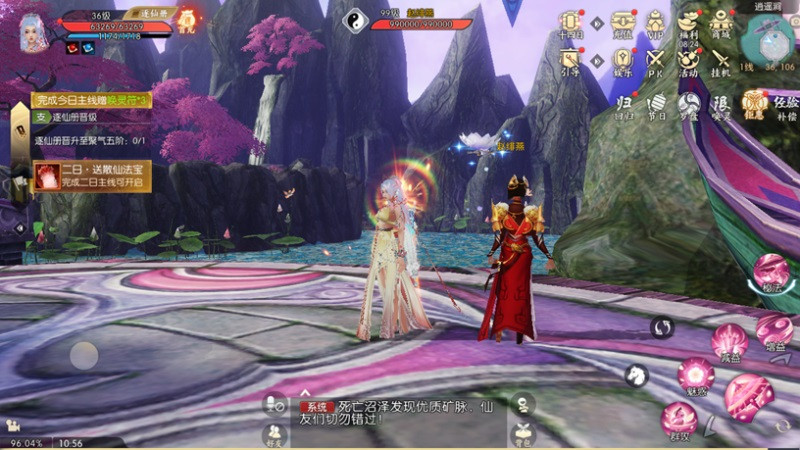
Task: Open the 充值 recharge treasure chest
Action: coord(622,22)
